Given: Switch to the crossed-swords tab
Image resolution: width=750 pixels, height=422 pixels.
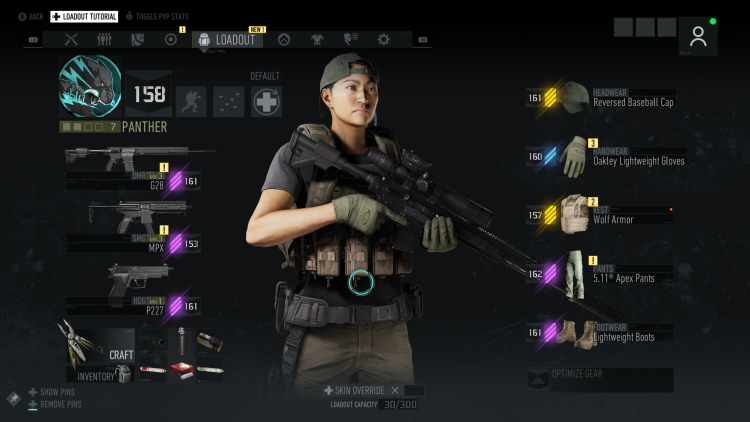Looking at the screenshot, I should pos(71,40).
